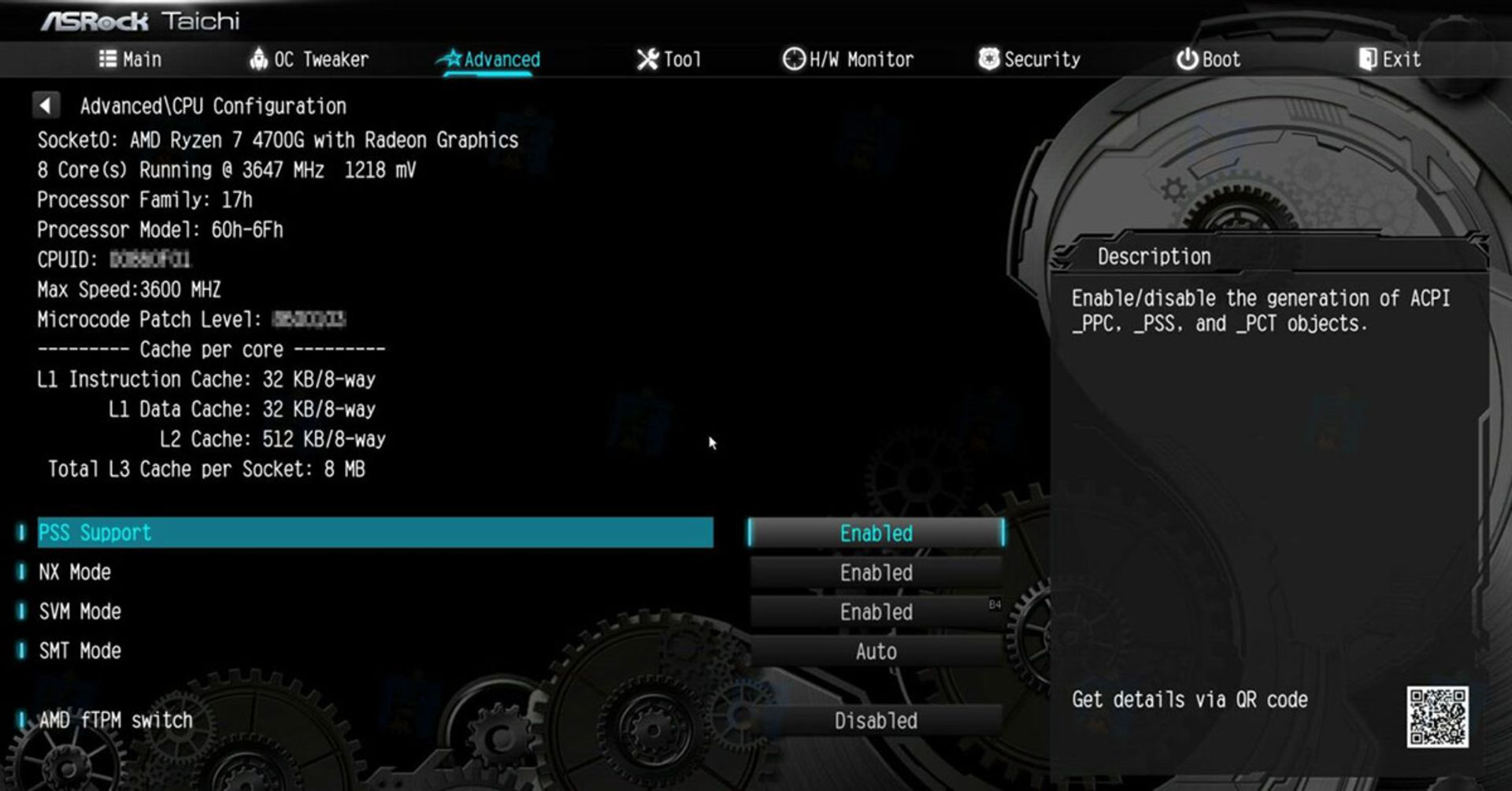Go to the Exit tab

tap(1390, 60)
